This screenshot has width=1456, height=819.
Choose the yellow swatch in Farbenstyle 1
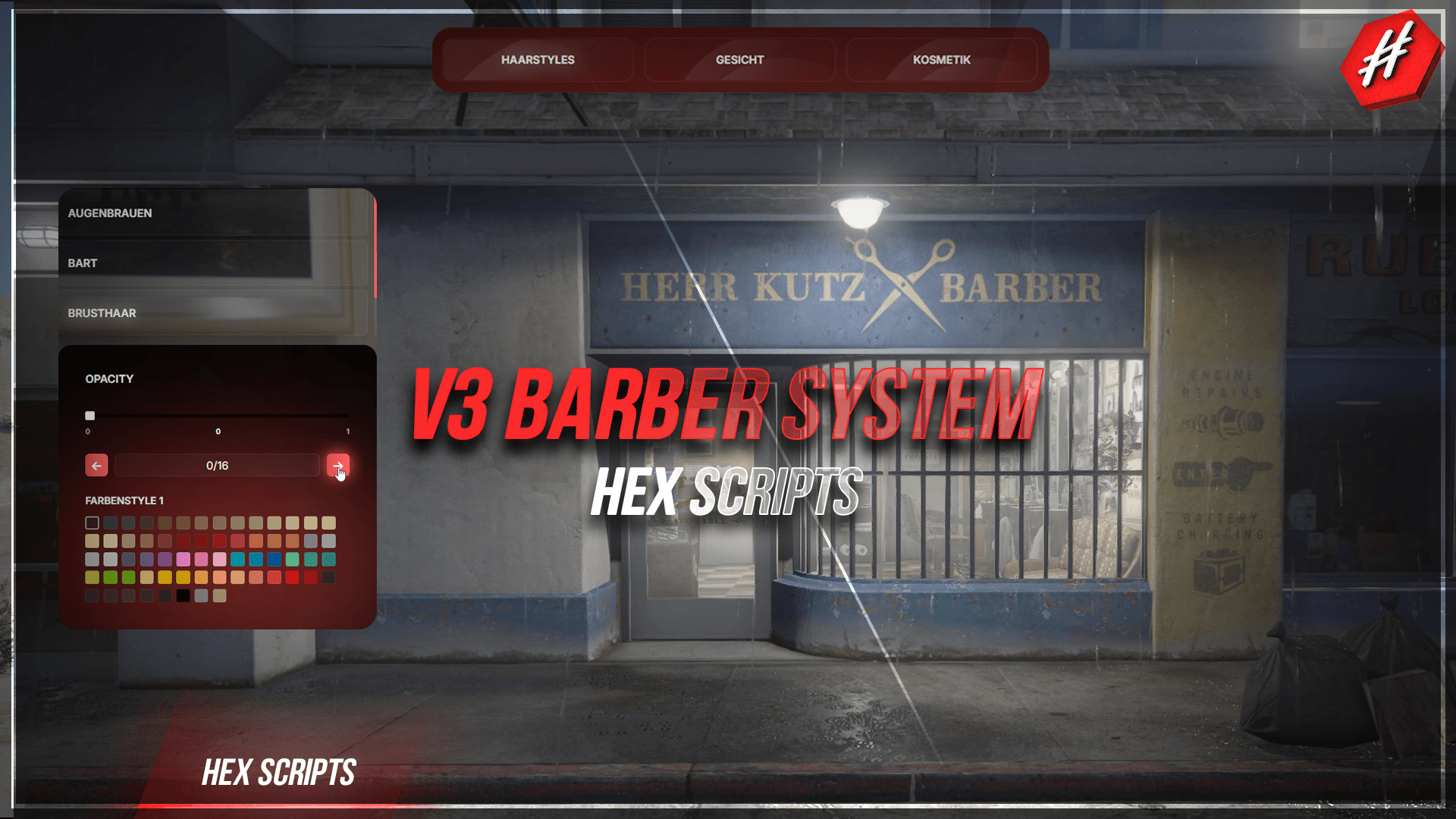[164, 577]
